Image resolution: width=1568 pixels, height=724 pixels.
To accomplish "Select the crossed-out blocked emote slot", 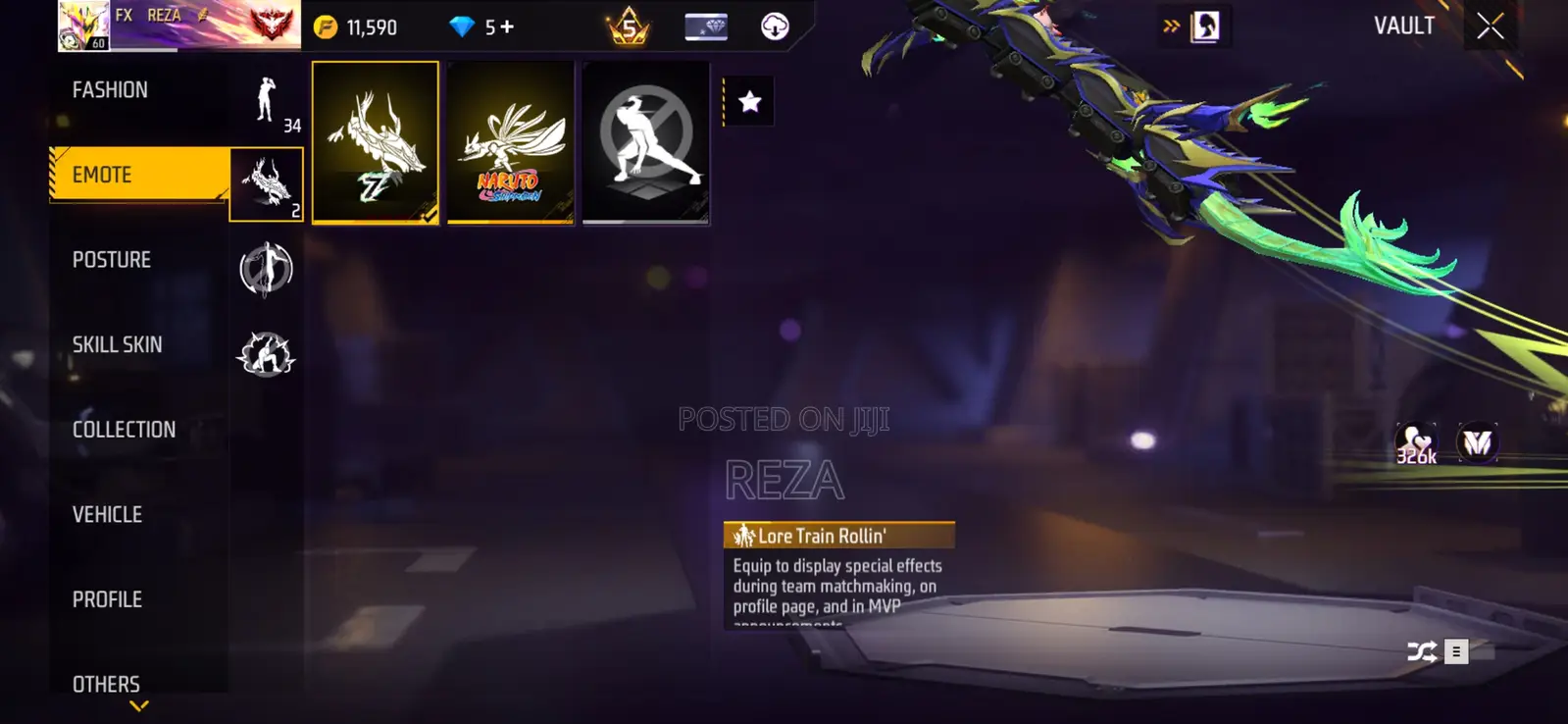I will click(x=645, y=142).
